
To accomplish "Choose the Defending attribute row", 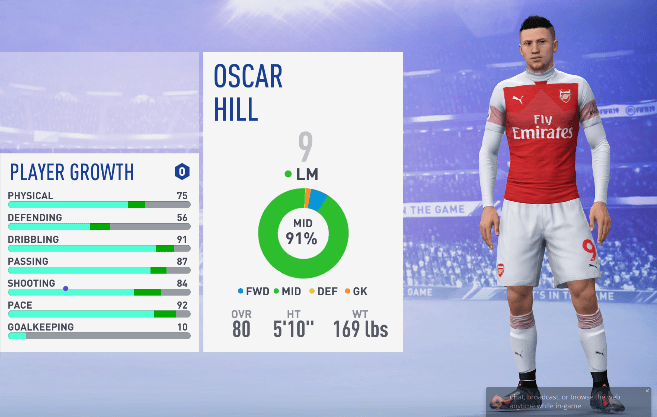I will (x=98, y=222).
